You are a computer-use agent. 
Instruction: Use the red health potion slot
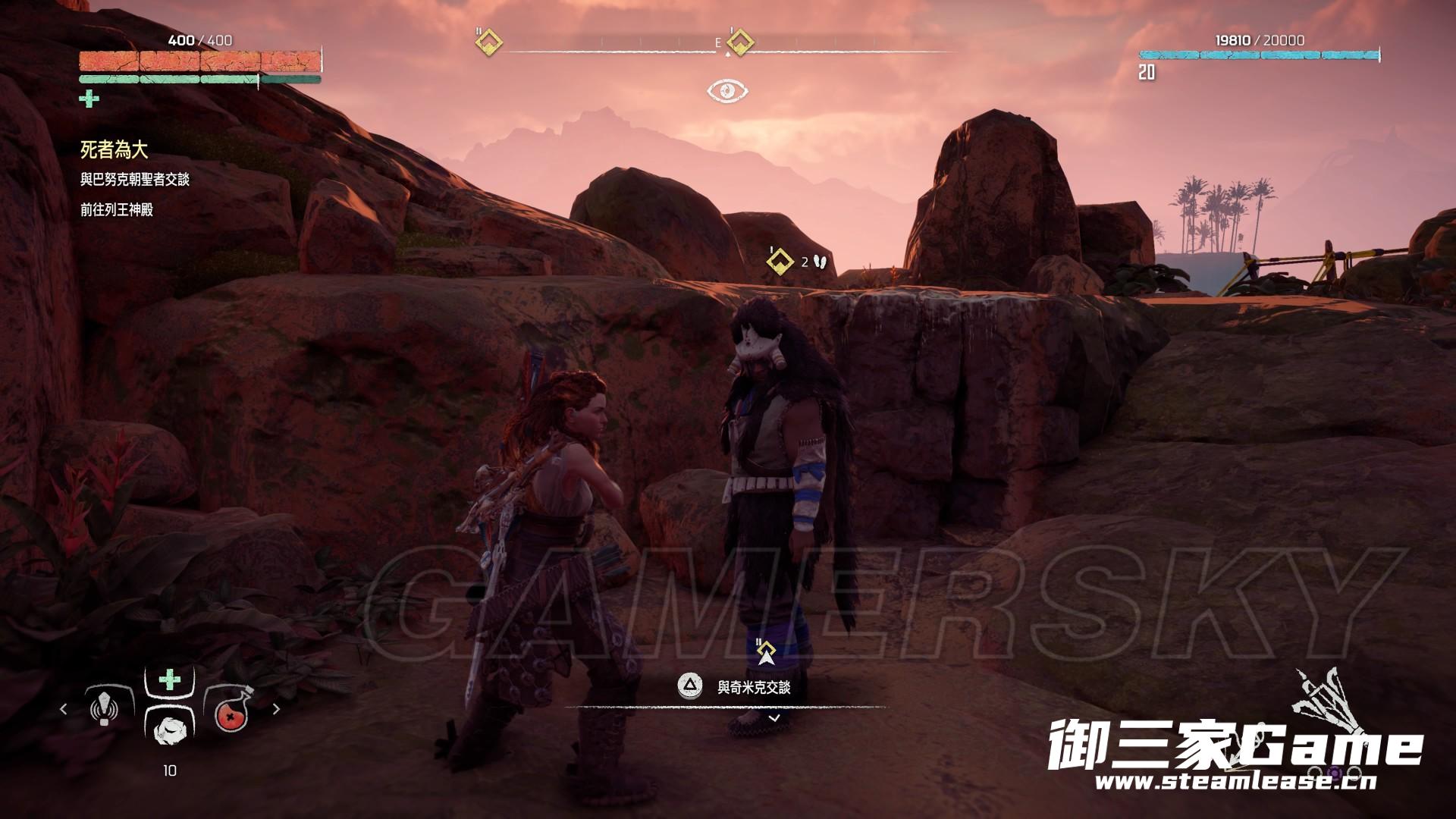[231, 710]
